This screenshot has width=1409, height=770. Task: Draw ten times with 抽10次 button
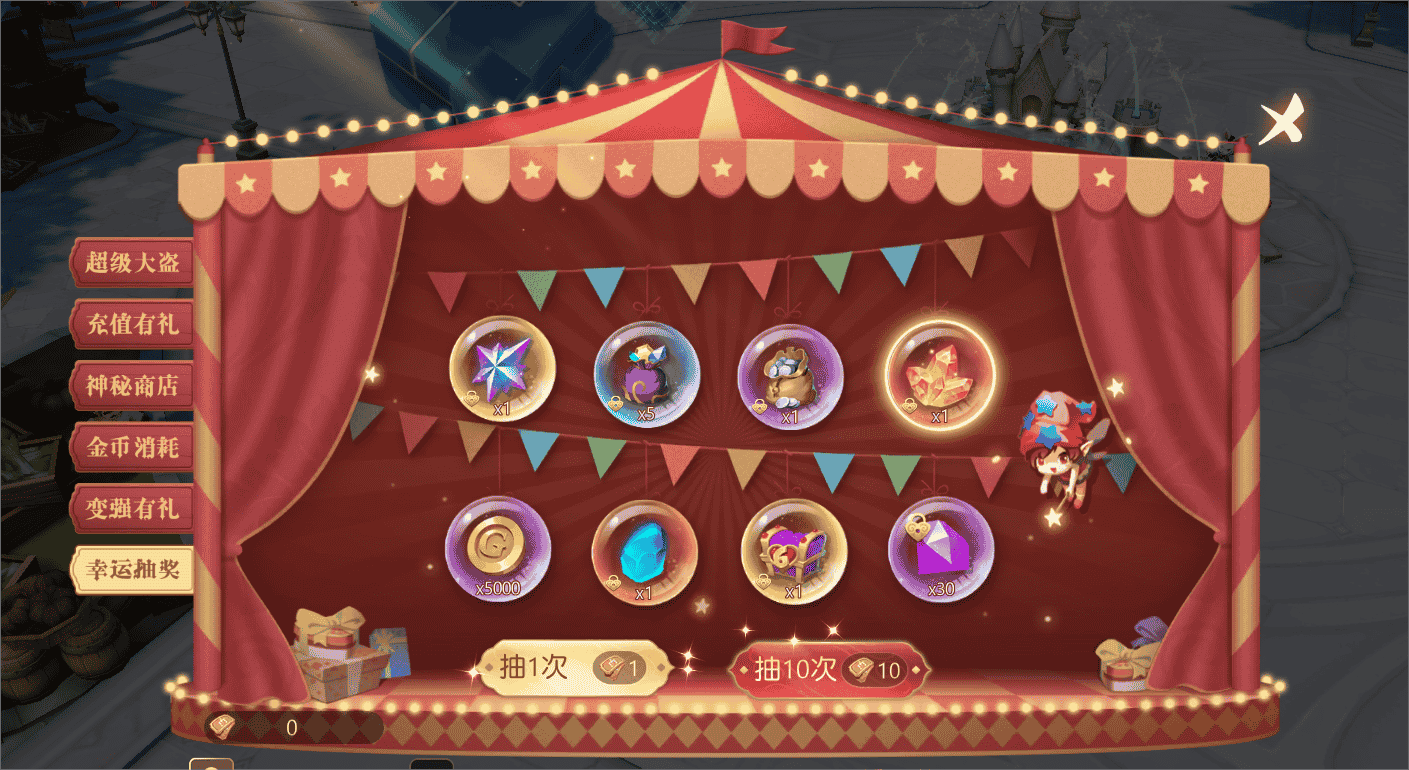pyautogui.click(x=829, y=669)
